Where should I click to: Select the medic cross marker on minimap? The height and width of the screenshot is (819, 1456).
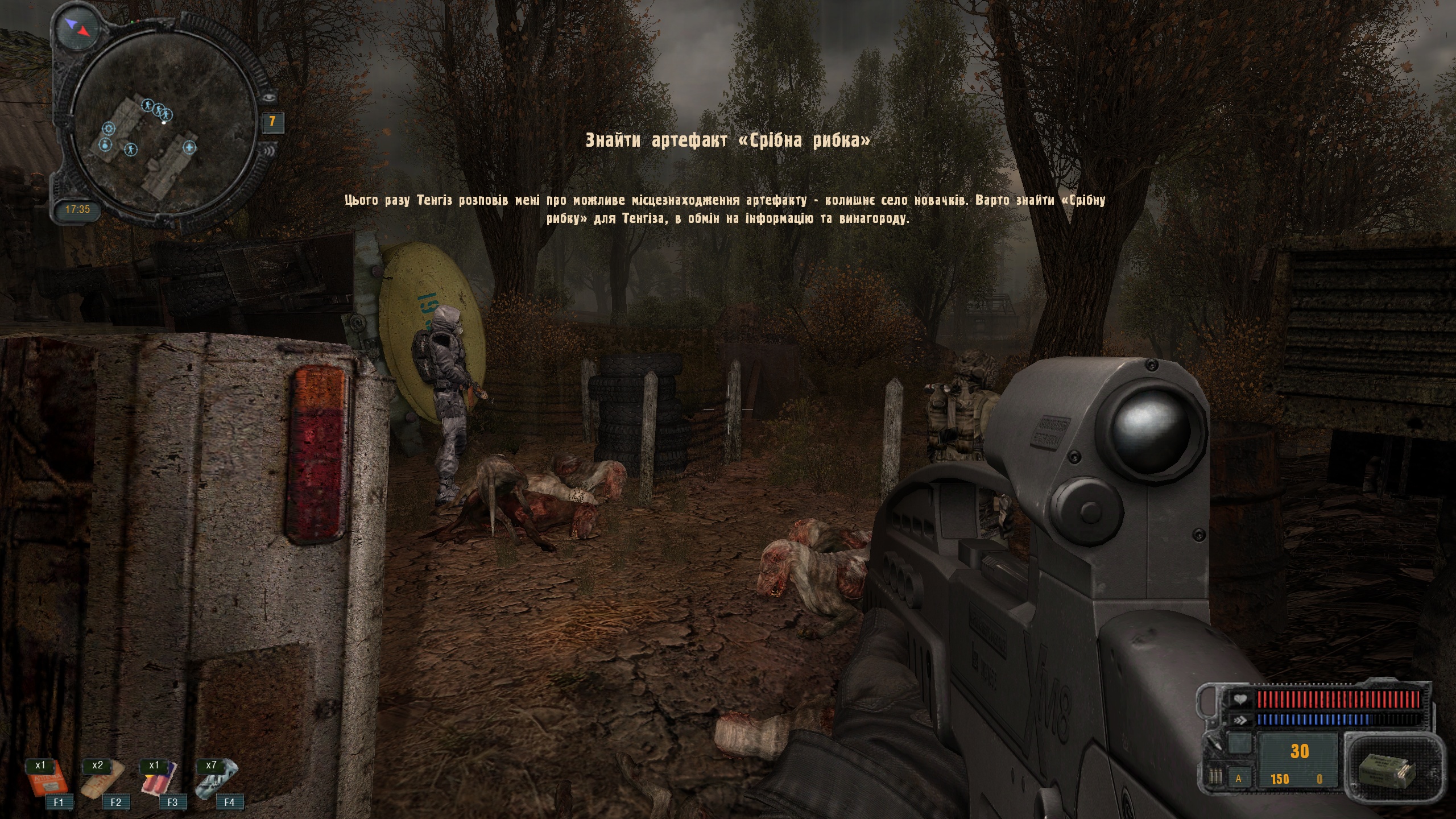[x=190, y=148]
